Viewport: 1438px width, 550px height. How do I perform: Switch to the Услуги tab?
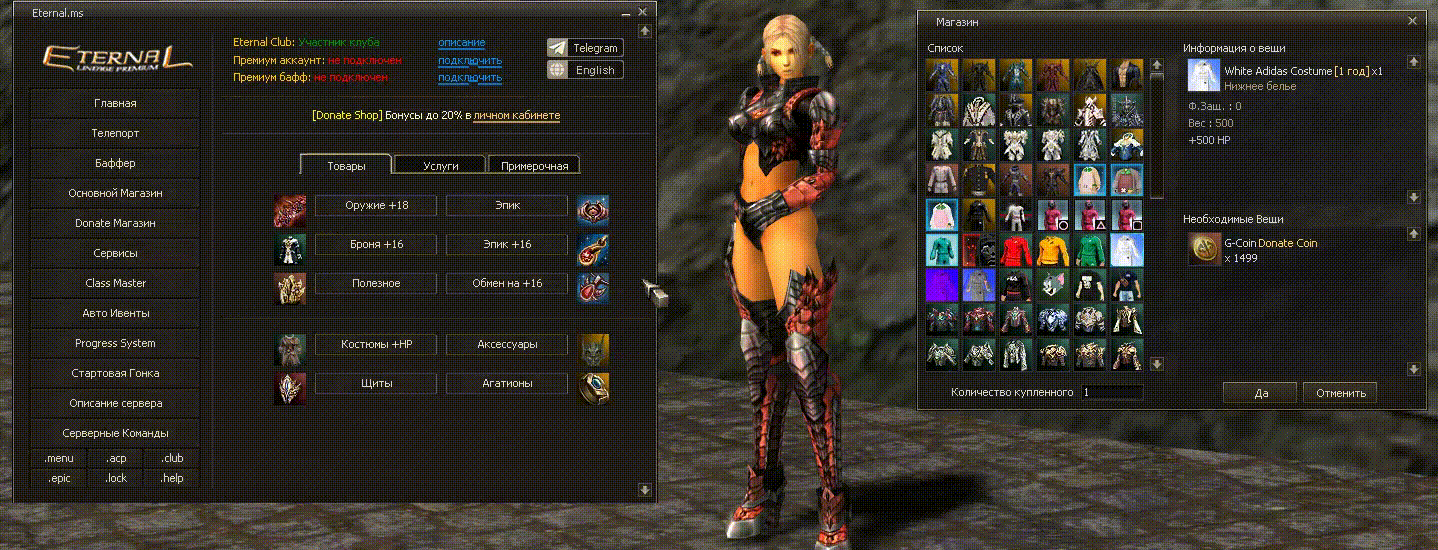[x=440, y=166]
